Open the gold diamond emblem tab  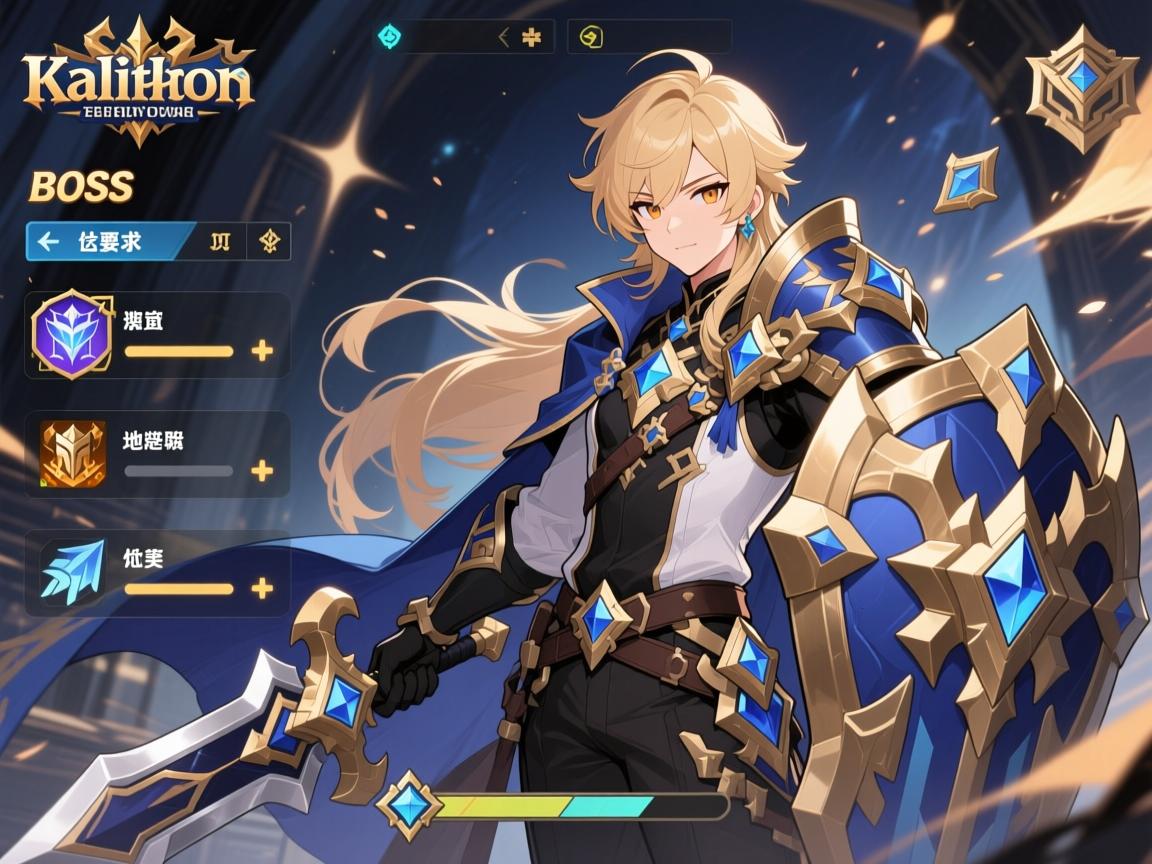[x=269, y=241]
